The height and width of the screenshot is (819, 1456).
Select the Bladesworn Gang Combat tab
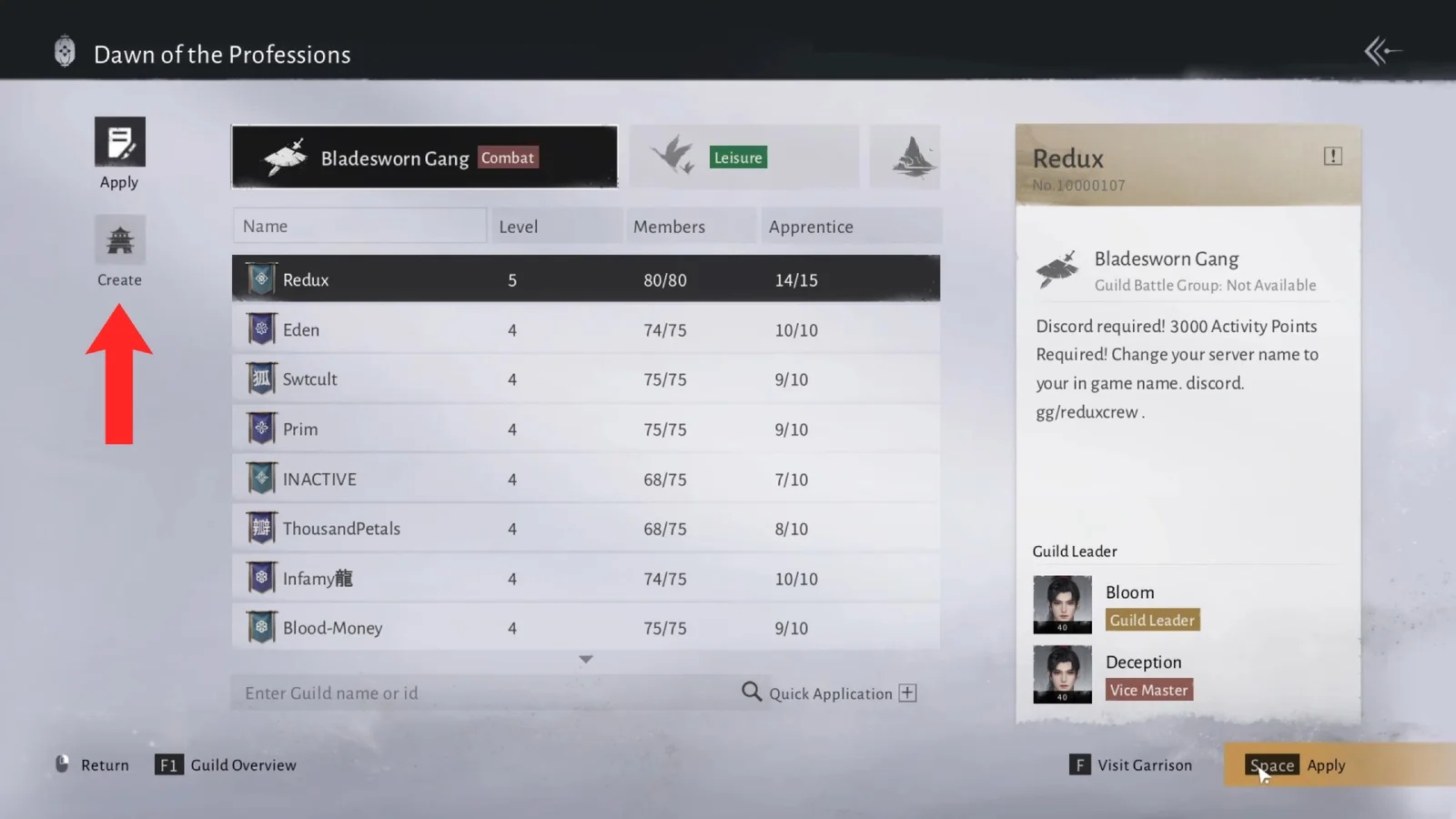425,157
